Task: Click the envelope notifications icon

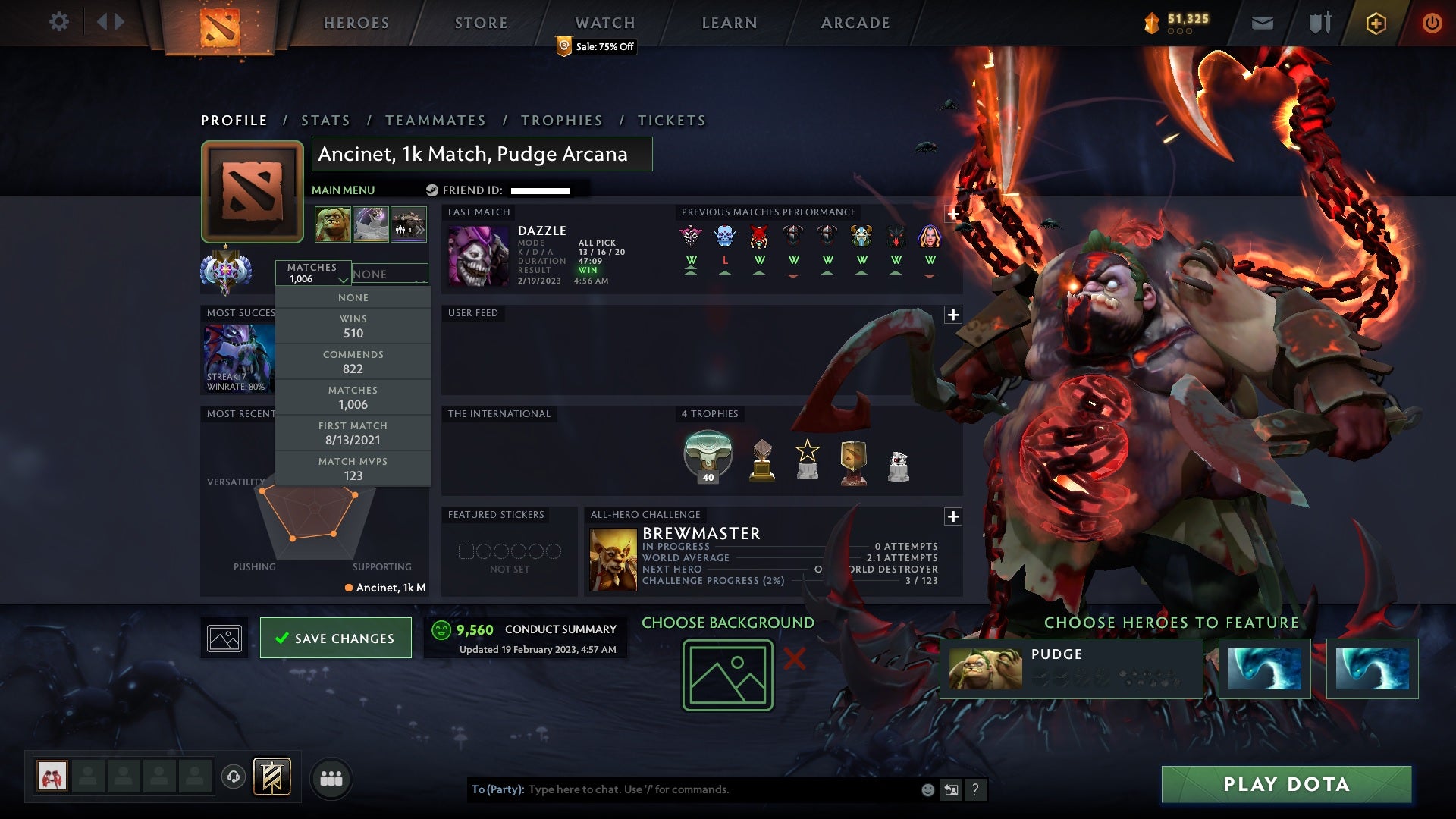Action: [1262, 22]
